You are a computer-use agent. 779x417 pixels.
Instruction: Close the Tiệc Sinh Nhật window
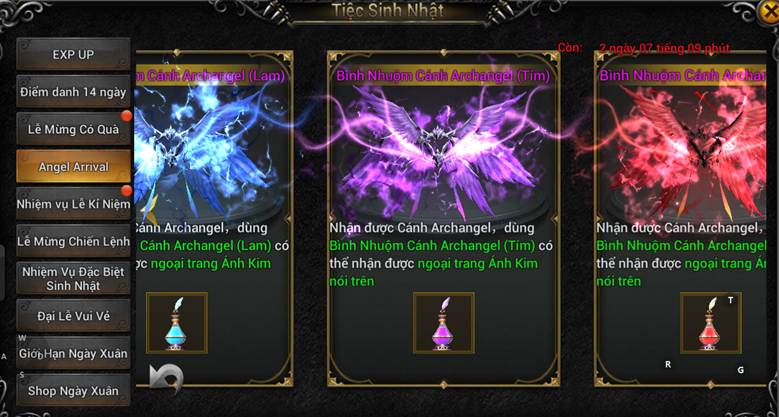click(x=769, y=13)
